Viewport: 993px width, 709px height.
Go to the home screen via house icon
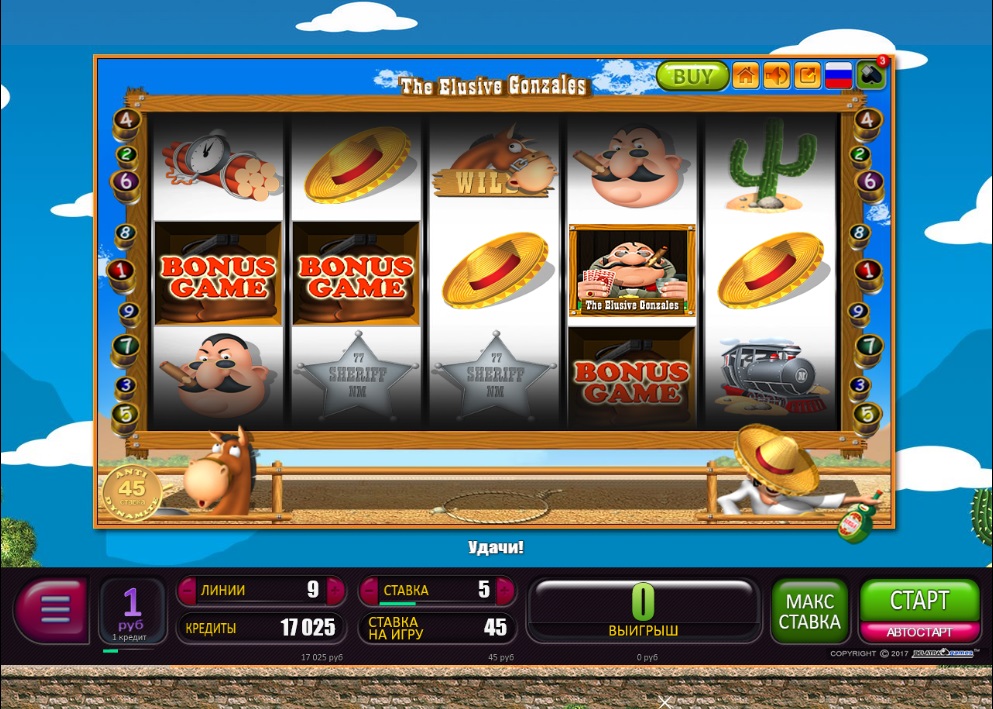tap(745, 76)
